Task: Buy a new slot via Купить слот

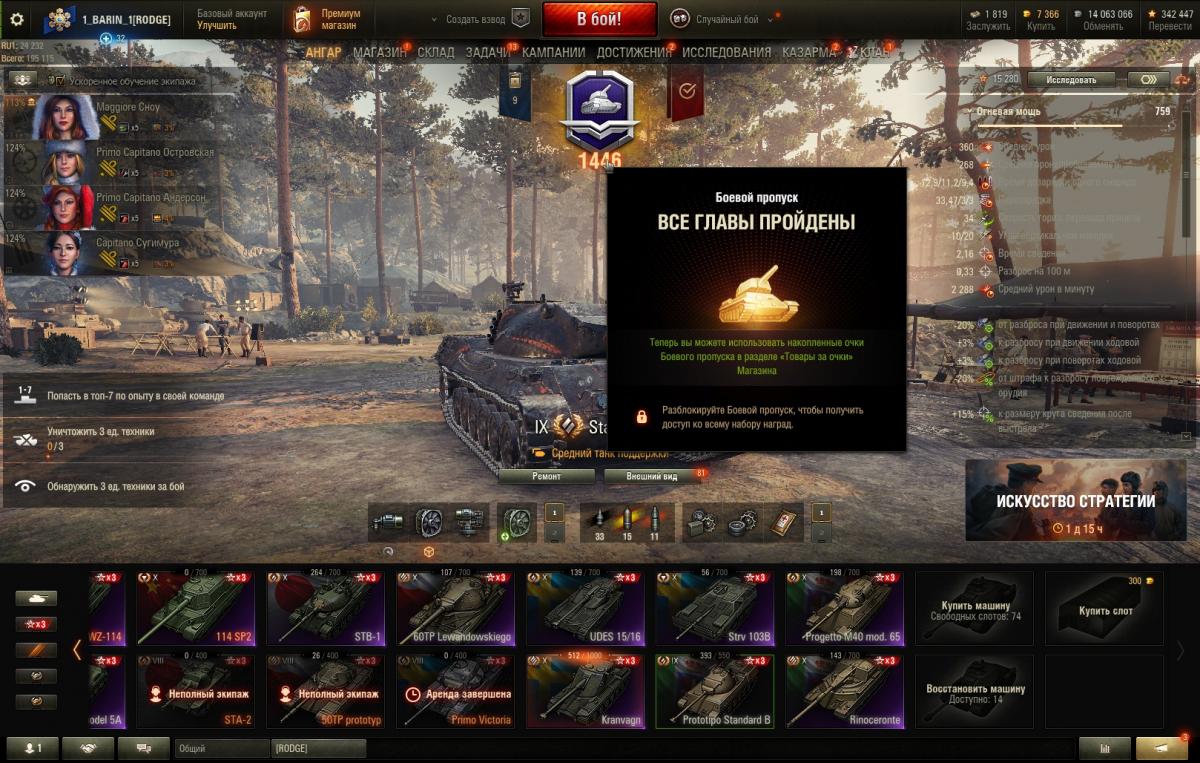Action: 1105,608
